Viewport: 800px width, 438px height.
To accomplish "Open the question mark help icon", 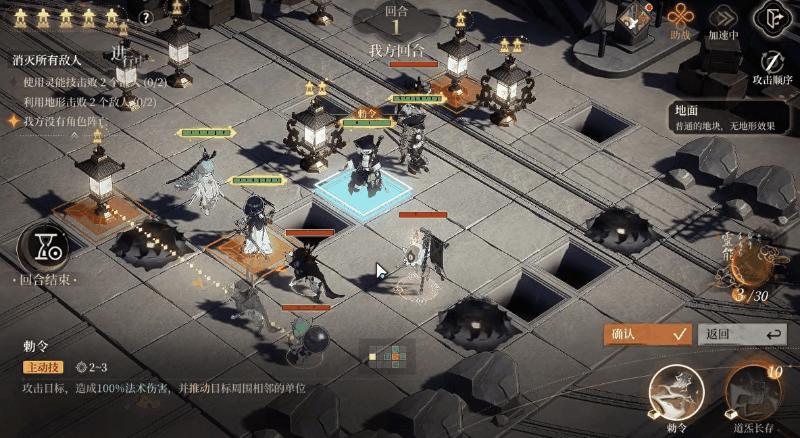I will pyautogui.click(x=146, y=17).
